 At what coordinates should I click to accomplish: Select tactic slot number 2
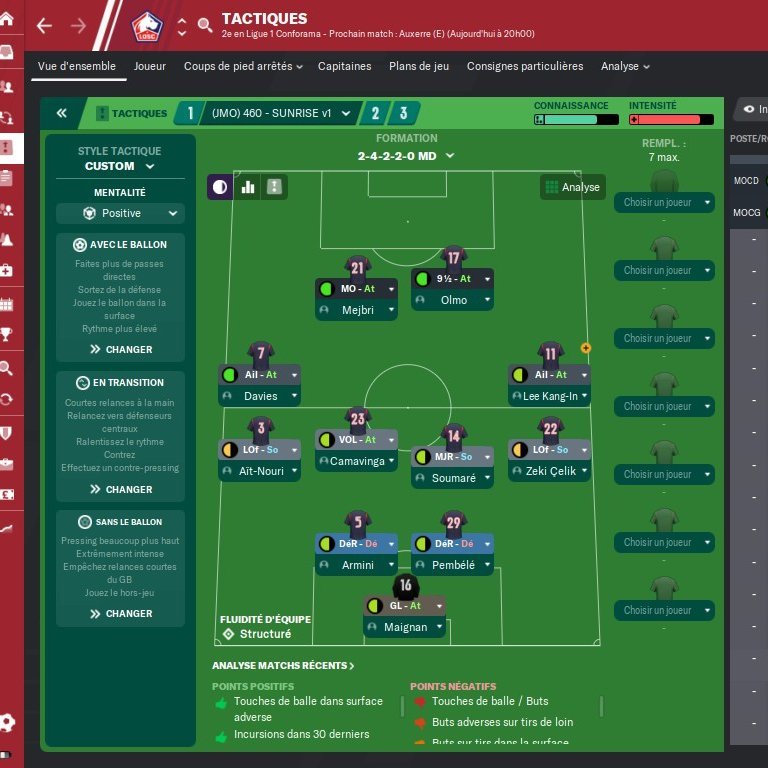pyautogui.click(x=375, y=113)
